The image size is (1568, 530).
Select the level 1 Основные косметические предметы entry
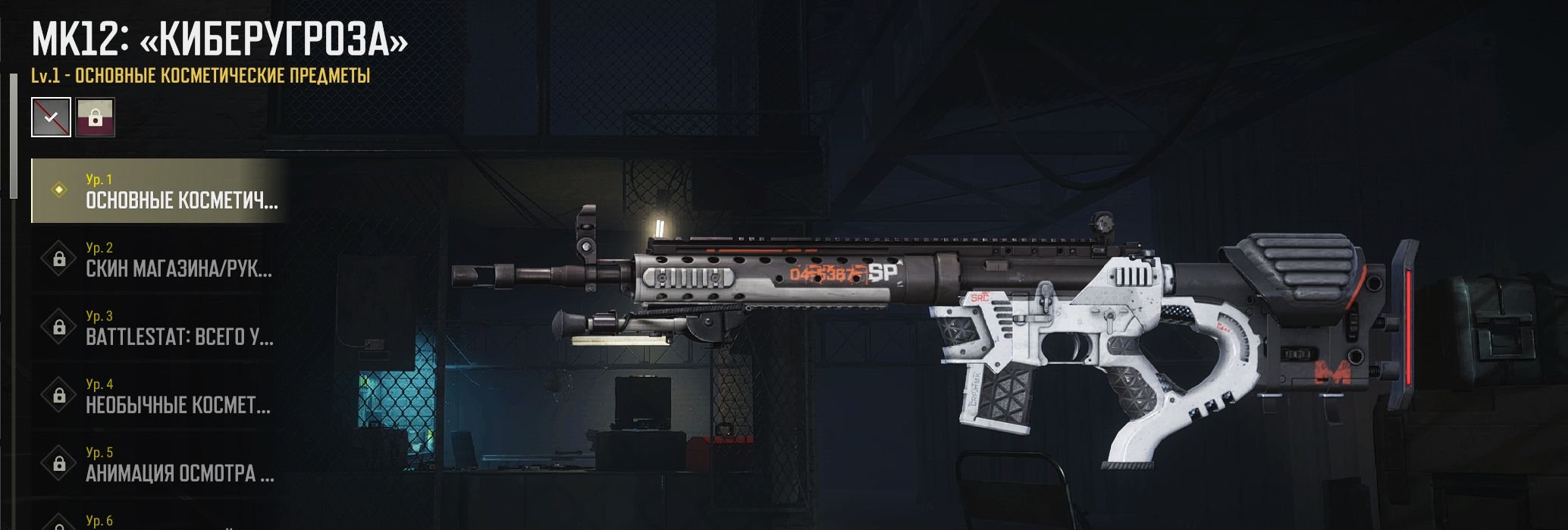tap(159, 191)
